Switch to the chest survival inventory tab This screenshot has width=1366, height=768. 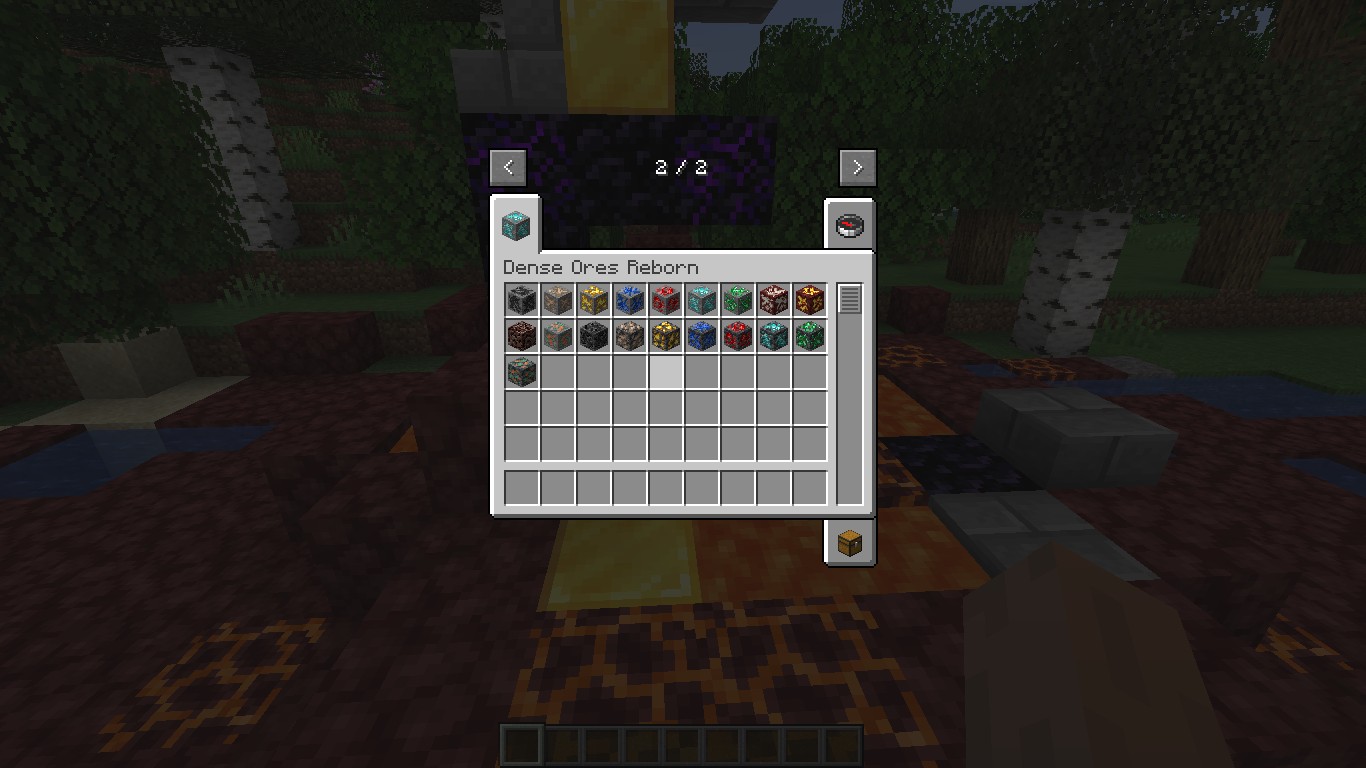pyautogui.click(x=849, y=542)
